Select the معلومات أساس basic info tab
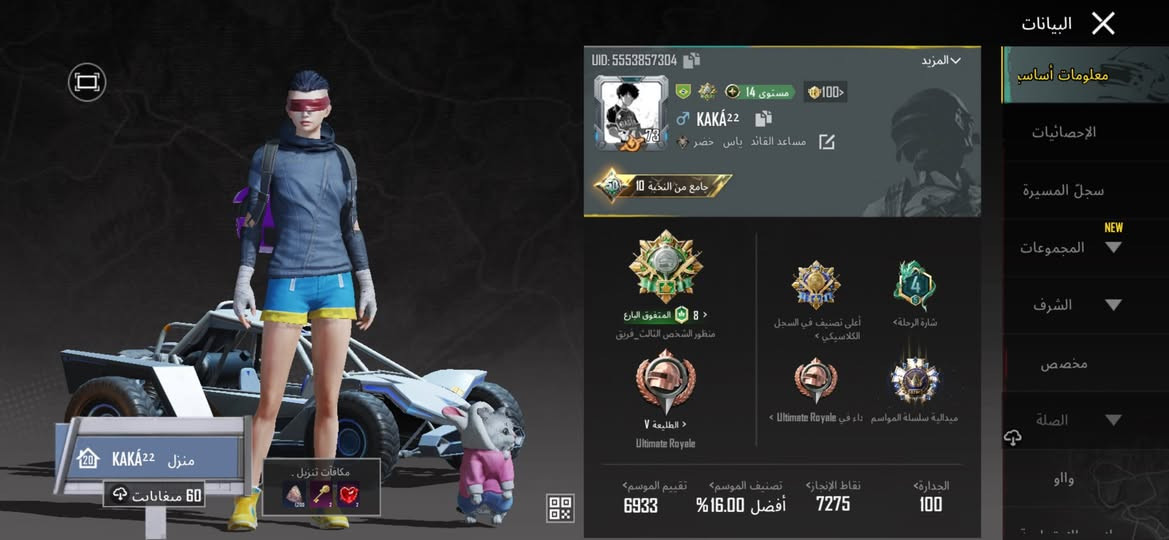Image resolution: width=1169 pixels, height=540 pixels. click(x=1063, y=75)
